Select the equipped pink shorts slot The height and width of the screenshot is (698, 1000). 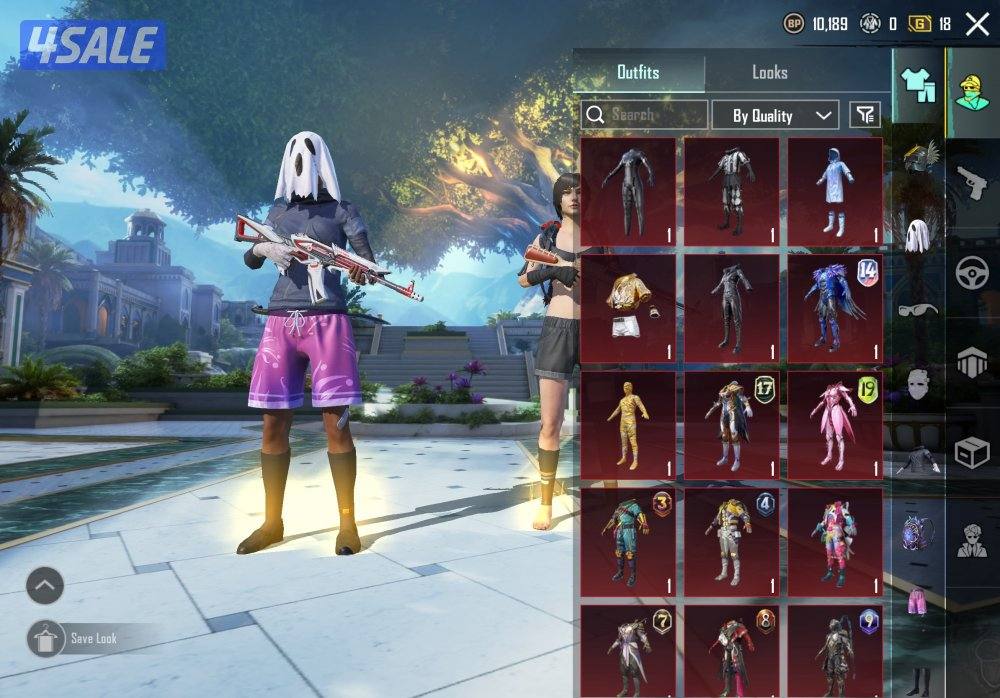[916, 603]
